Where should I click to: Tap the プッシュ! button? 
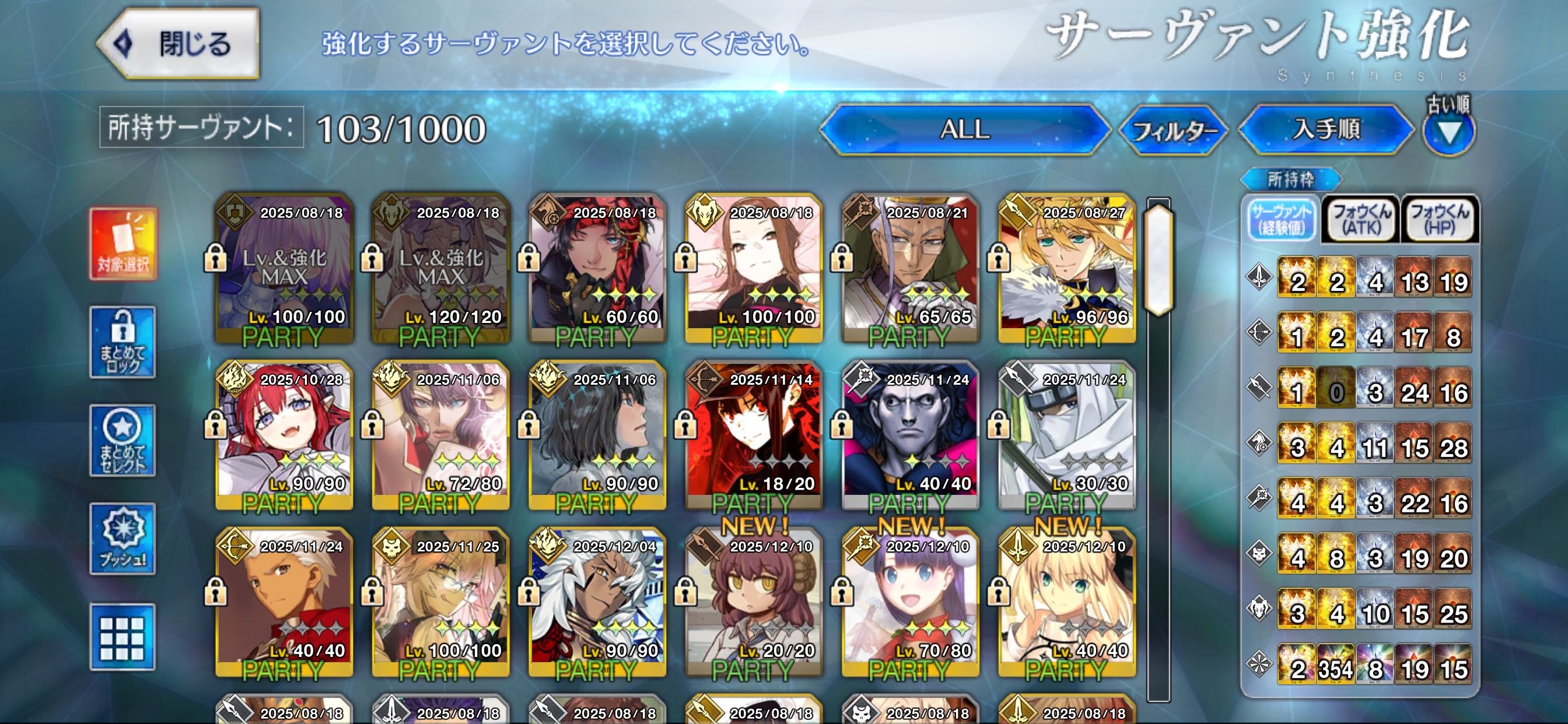pos(123,539)
